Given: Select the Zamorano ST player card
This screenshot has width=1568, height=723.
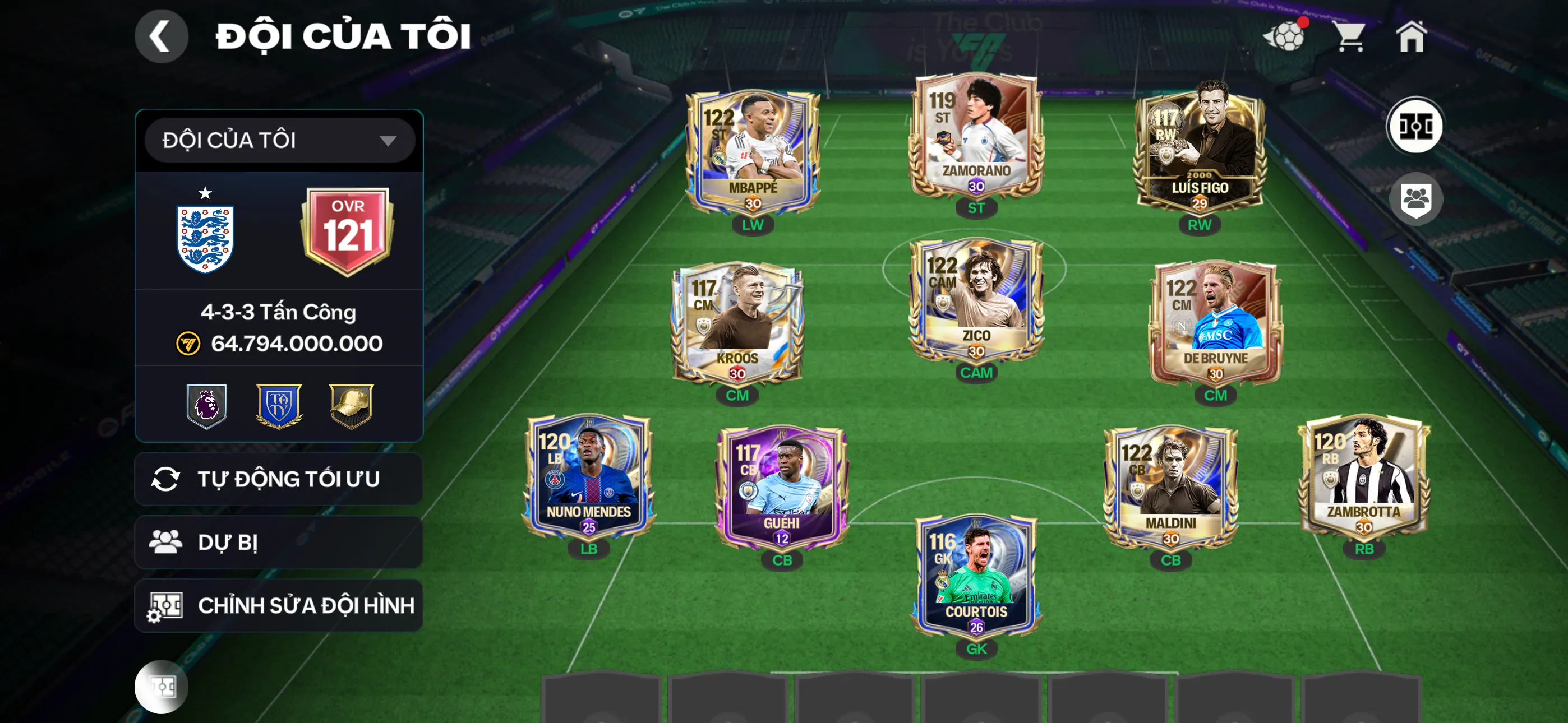Looking at the screenshot, I should pos(976,137).
